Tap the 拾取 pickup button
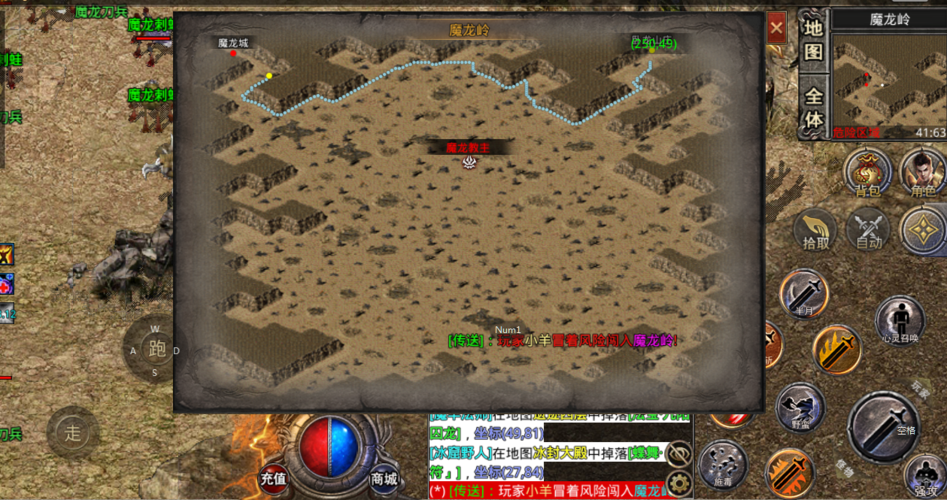 [815, 230]
